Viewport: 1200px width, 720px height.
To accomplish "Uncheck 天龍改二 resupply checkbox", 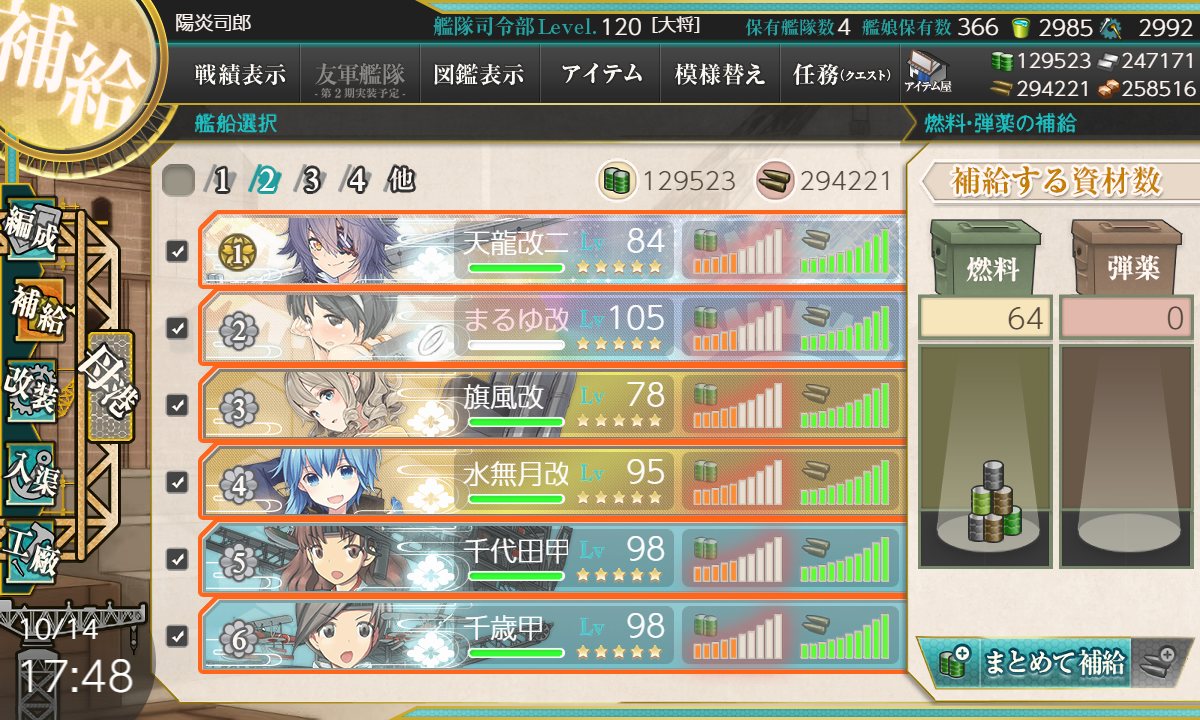I will (x=177, y=251).
